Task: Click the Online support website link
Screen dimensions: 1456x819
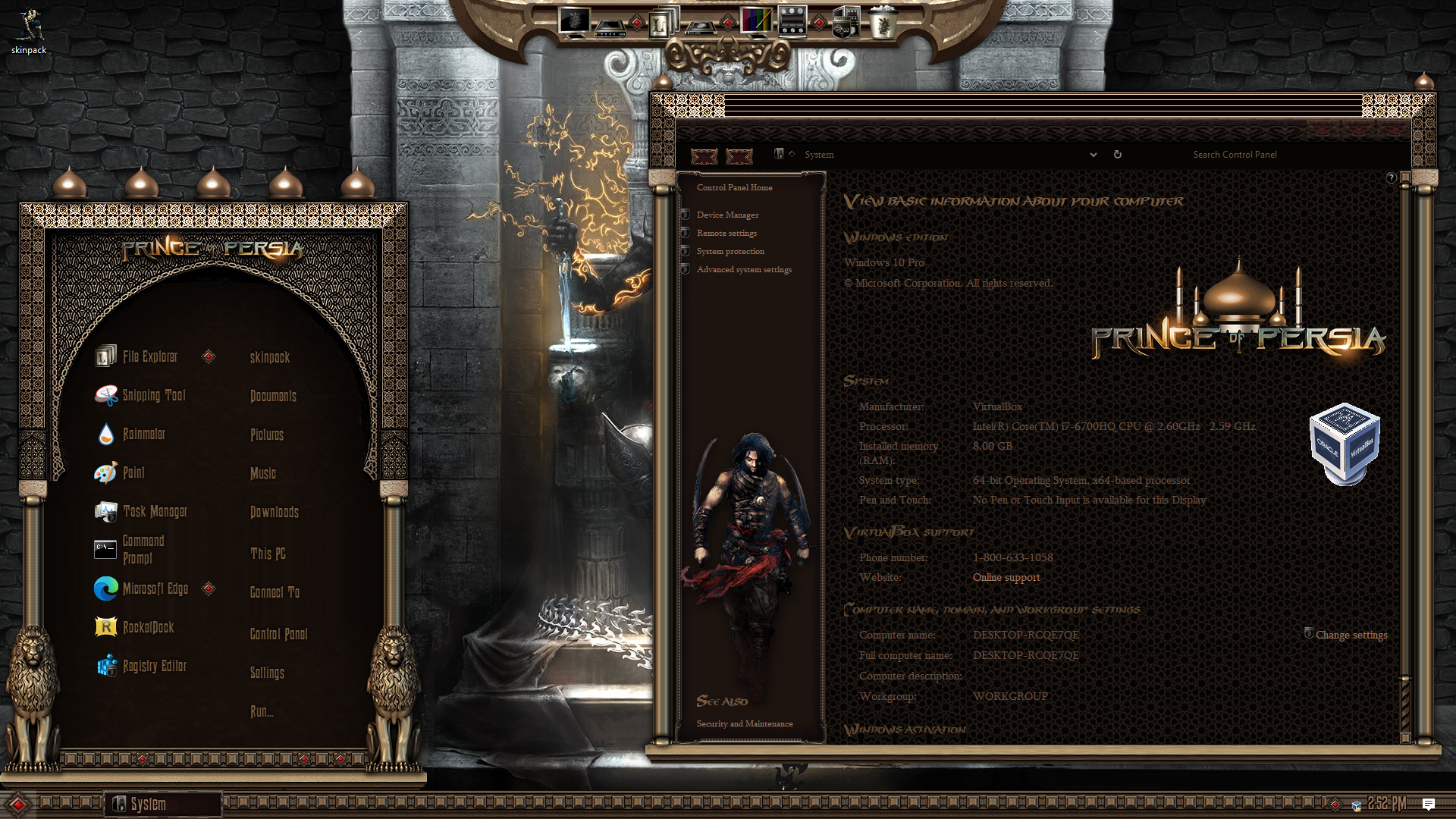Action: [x=1006, y=578]
